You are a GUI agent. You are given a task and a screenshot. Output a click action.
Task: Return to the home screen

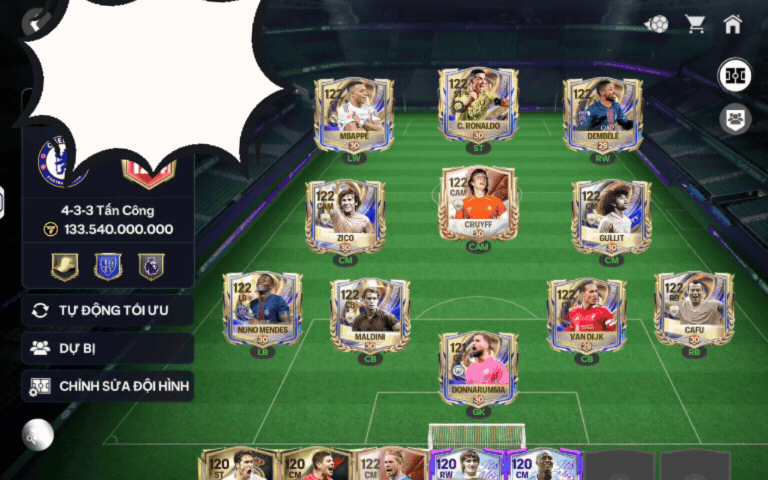733,24
